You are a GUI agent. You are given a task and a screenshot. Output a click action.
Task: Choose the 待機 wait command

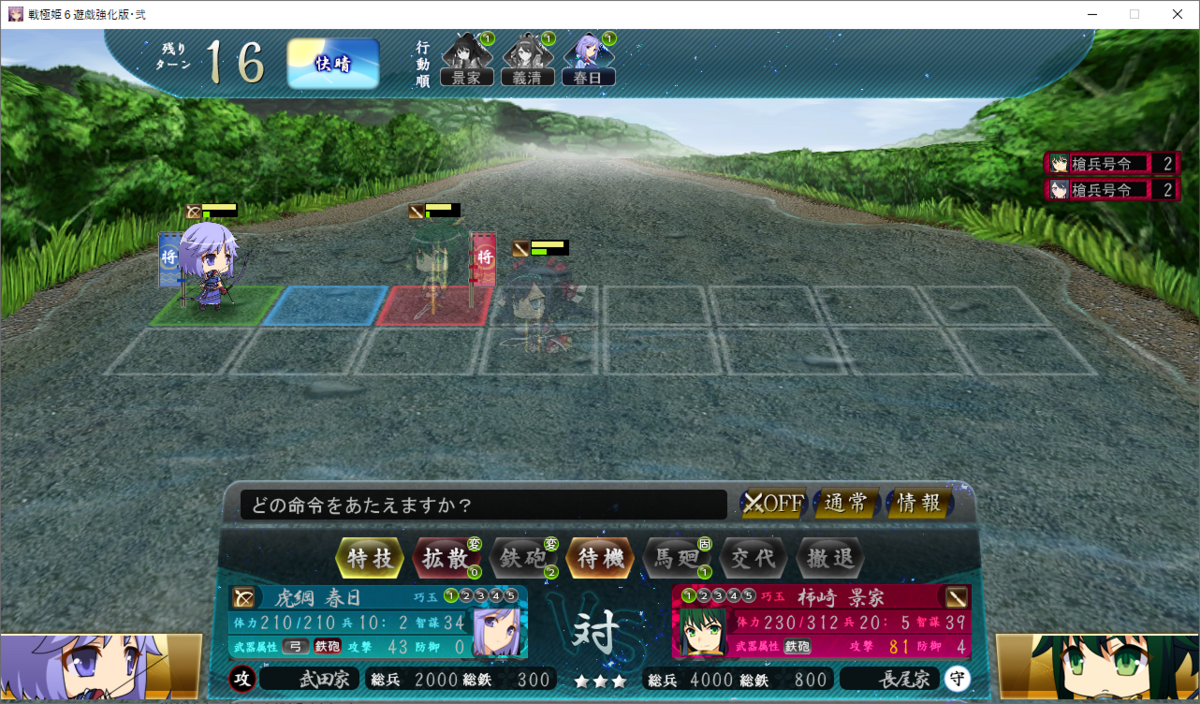coord(600,558)
